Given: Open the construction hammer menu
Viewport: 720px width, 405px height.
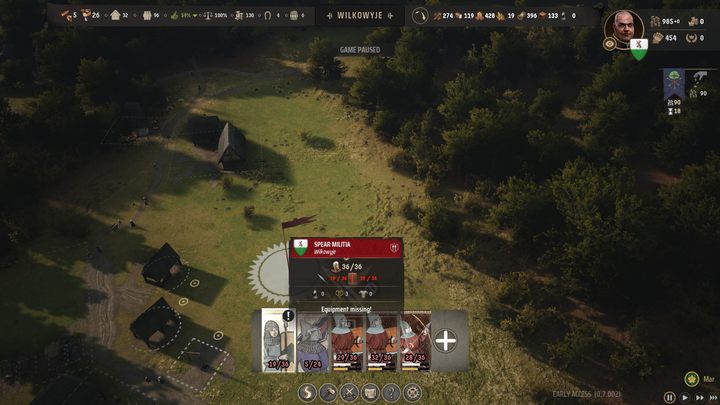Looking at the screenshot, I should (x=328, y=392).
